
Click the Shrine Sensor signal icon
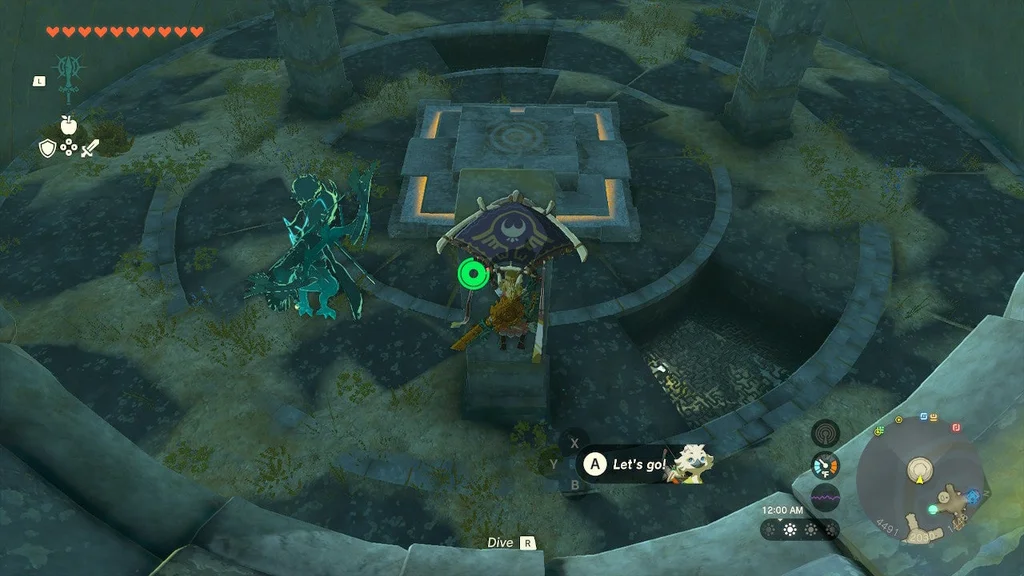825,433
